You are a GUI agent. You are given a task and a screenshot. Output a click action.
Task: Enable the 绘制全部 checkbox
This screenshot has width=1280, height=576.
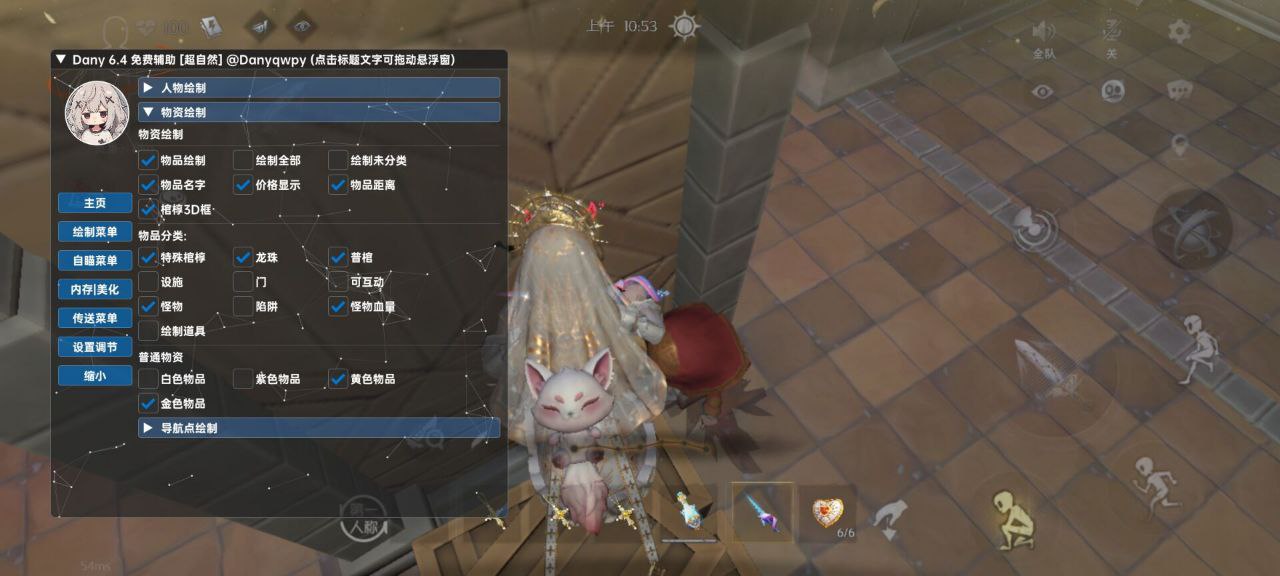coord(243,160)
